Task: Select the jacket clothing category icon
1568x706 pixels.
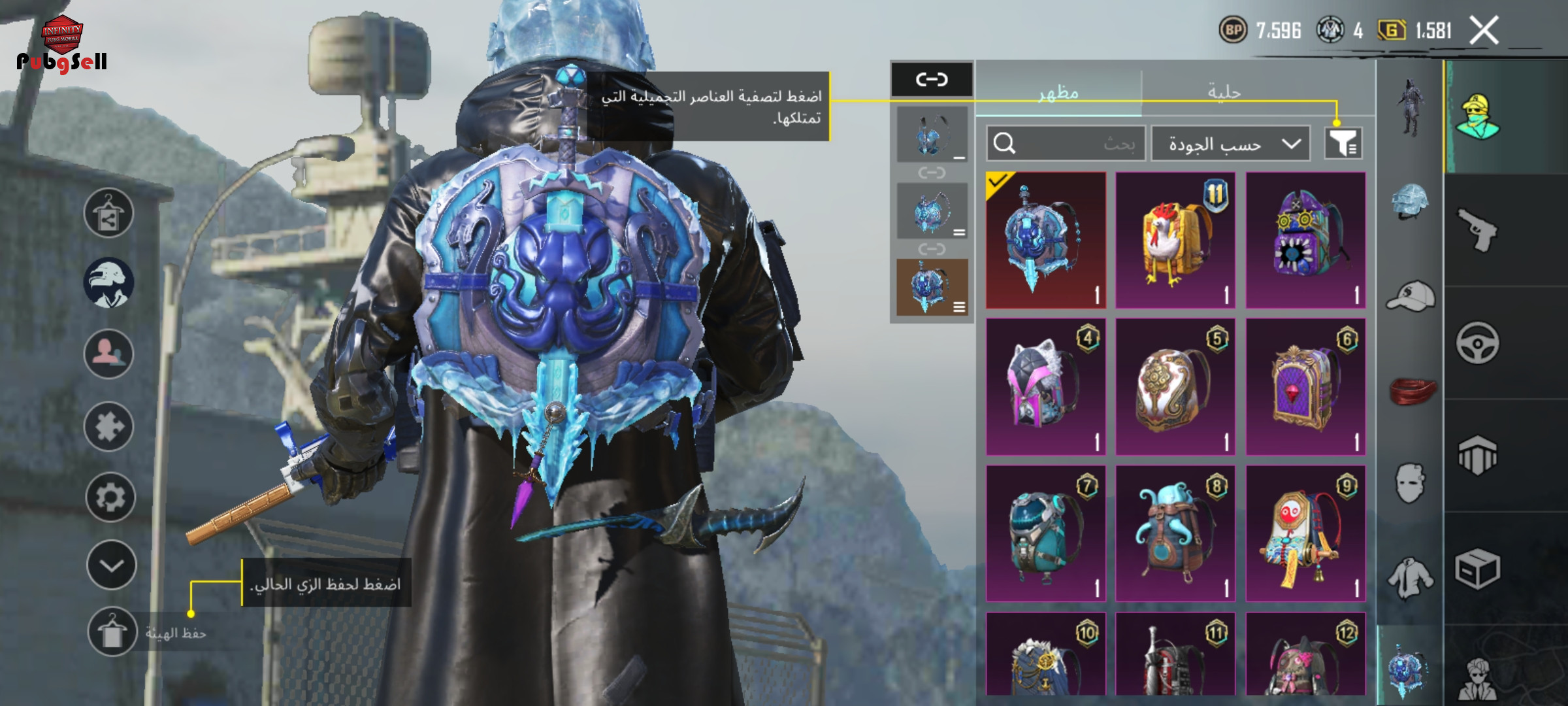Action: [1410, 578]
